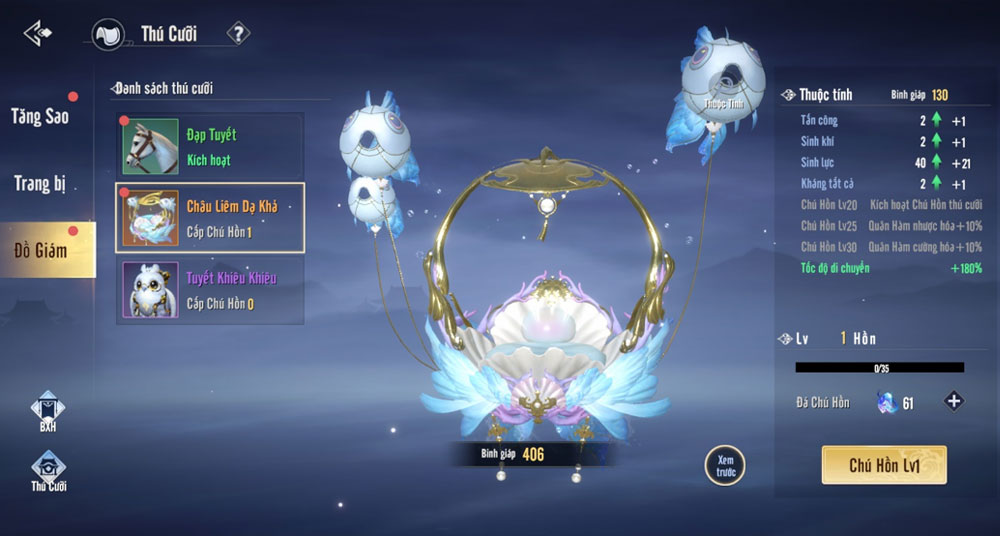Upgrade with the Chú Hồn Lv1 button
1000x536 pixels.
click(884, 465)
